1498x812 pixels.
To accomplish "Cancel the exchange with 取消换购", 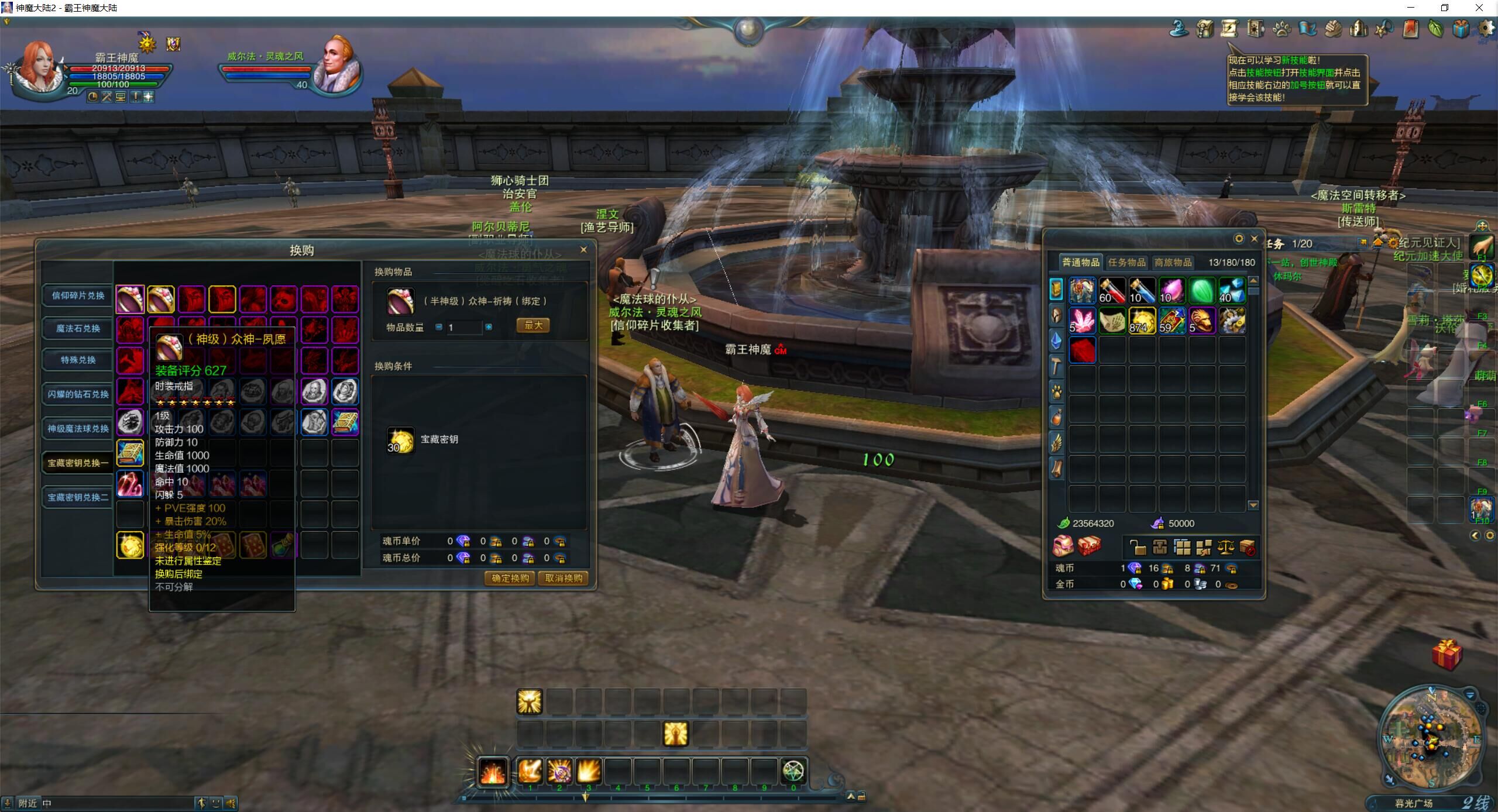I will [564, 578].
